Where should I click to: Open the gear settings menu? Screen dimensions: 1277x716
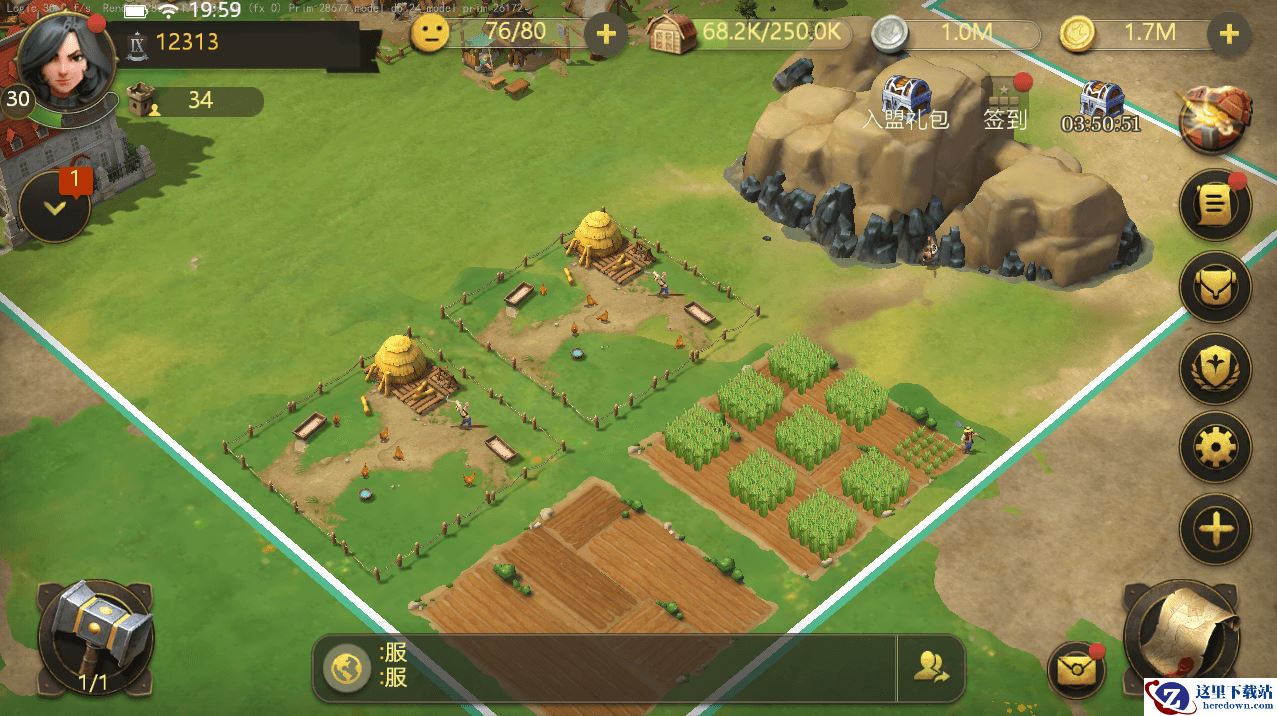pyautogui.click(x=1215, y=447)
